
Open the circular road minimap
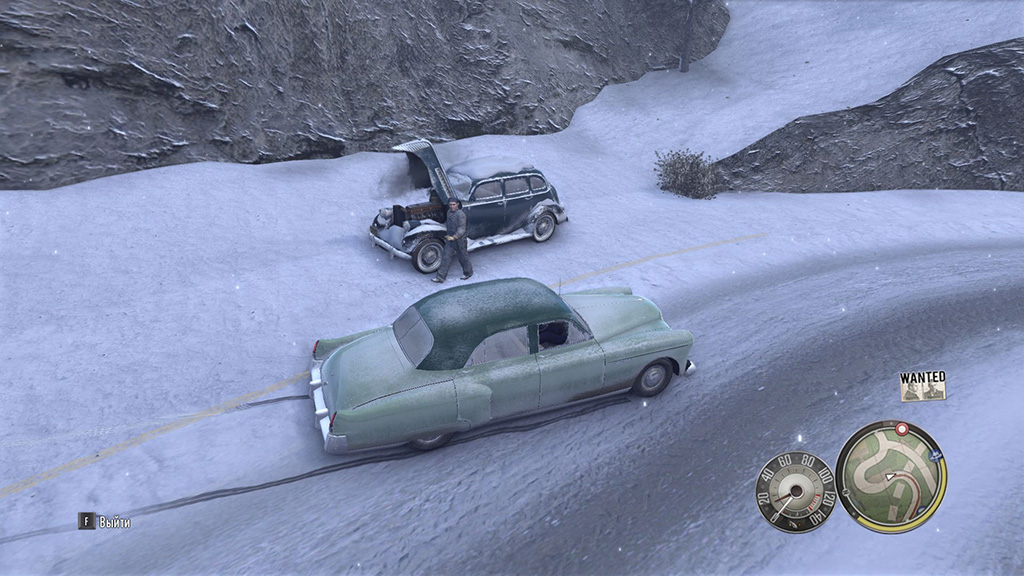click(891, 475)
